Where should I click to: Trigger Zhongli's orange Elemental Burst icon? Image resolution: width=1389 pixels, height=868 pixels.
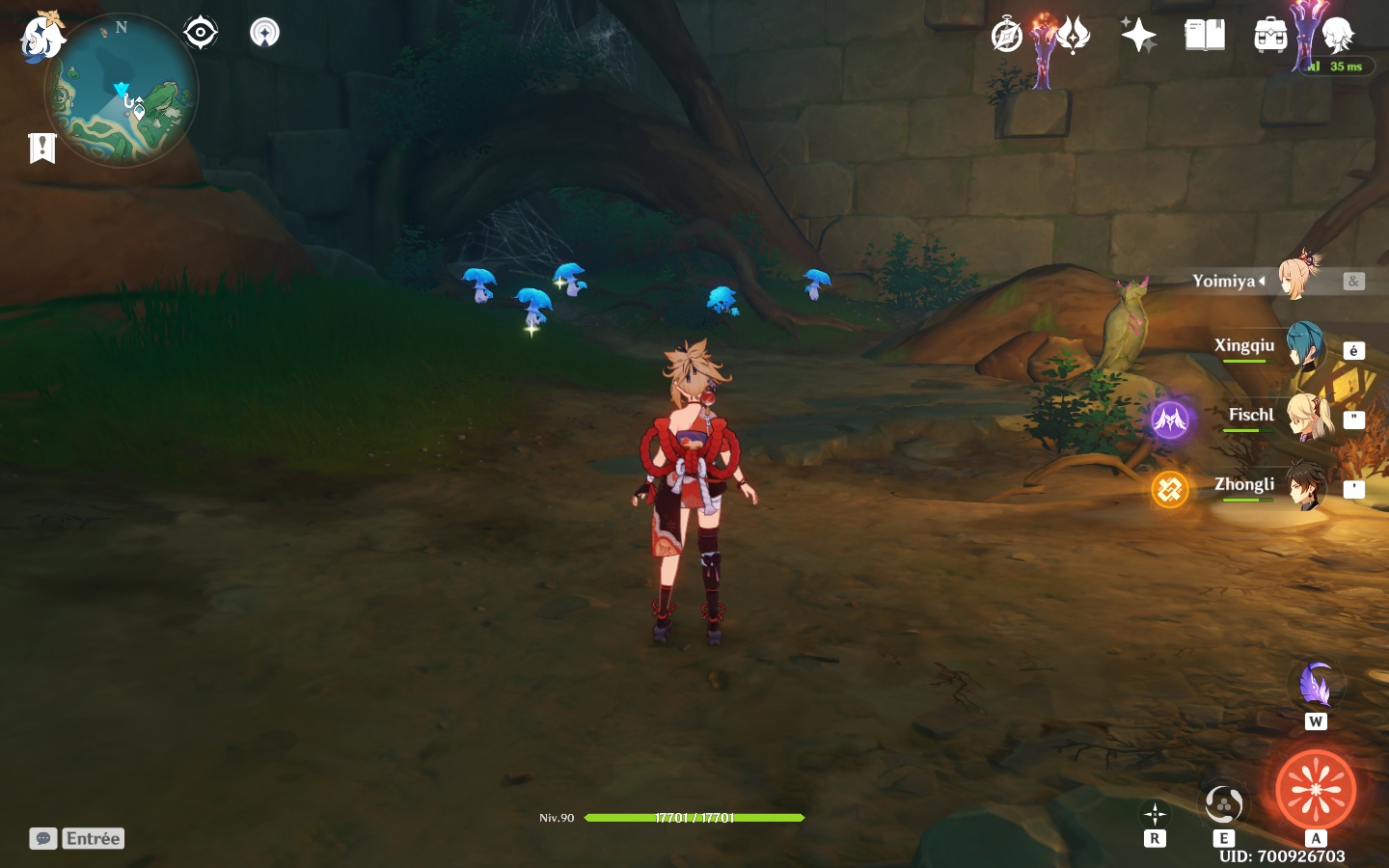1170,490
